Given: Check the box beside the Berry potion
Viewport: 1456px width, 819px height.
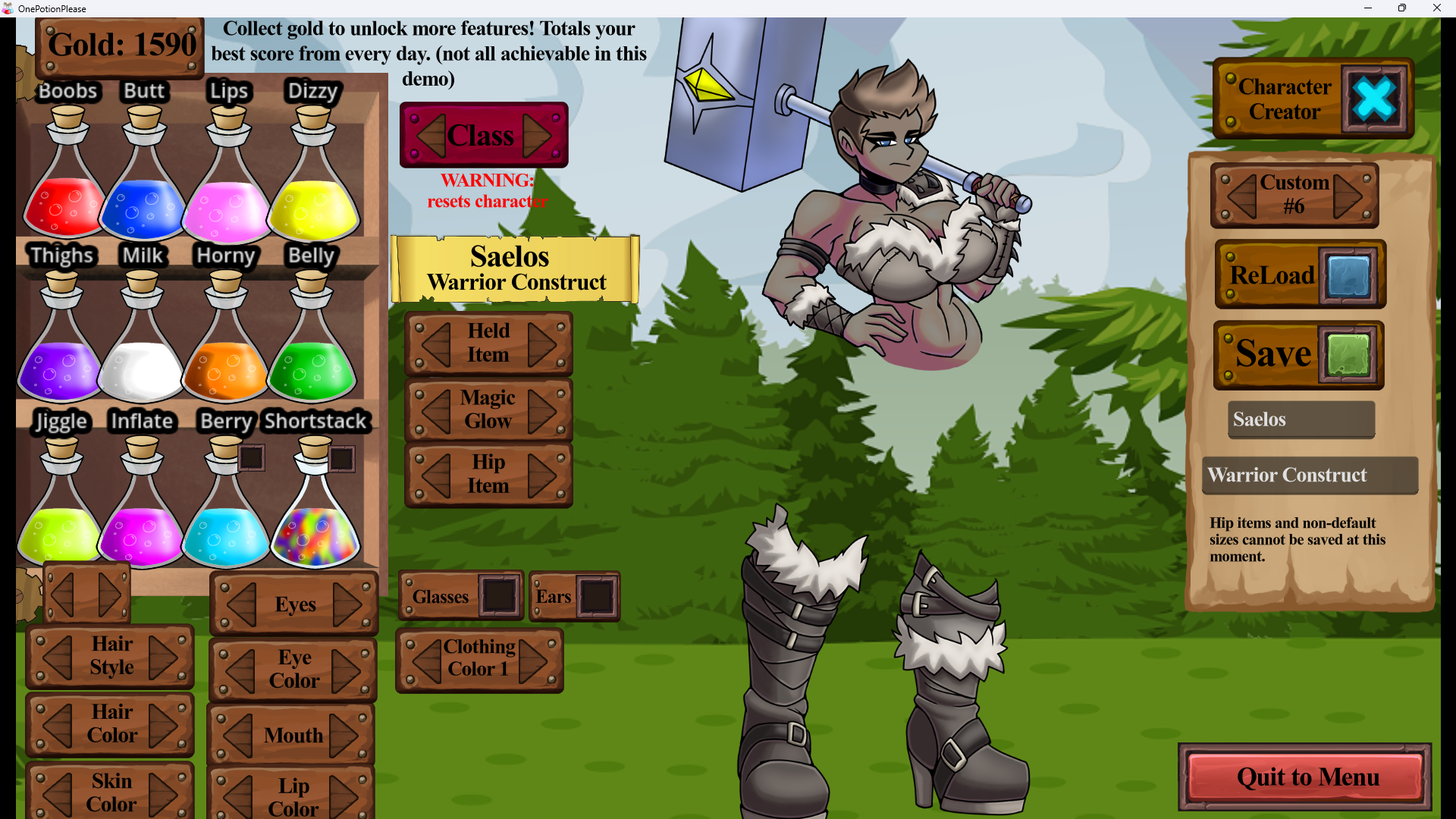Looking at the screenshot, I should (x=250, y=457).
